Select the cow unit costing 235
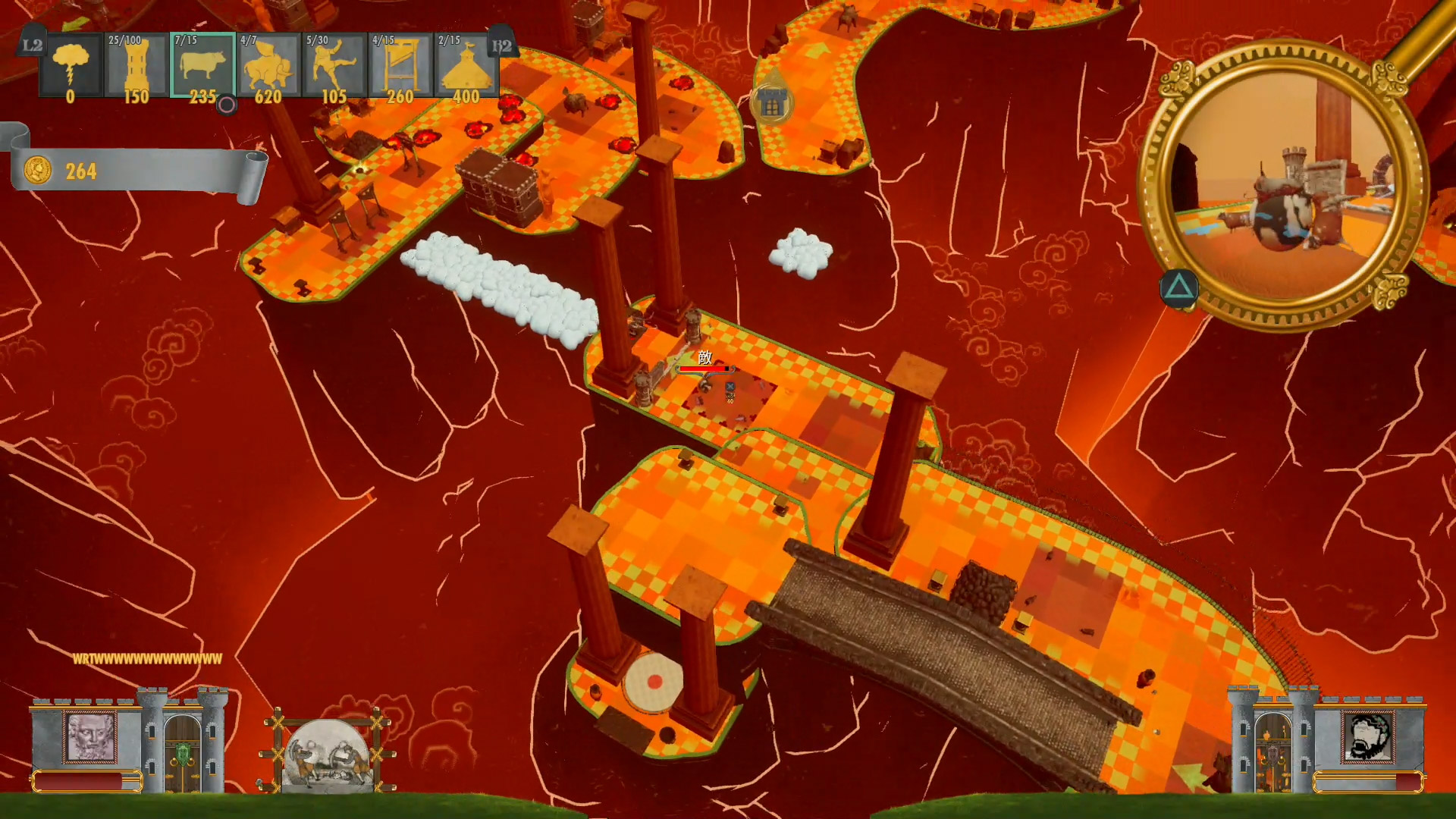This screenshot has width=1456, height=819. [202, 67]
